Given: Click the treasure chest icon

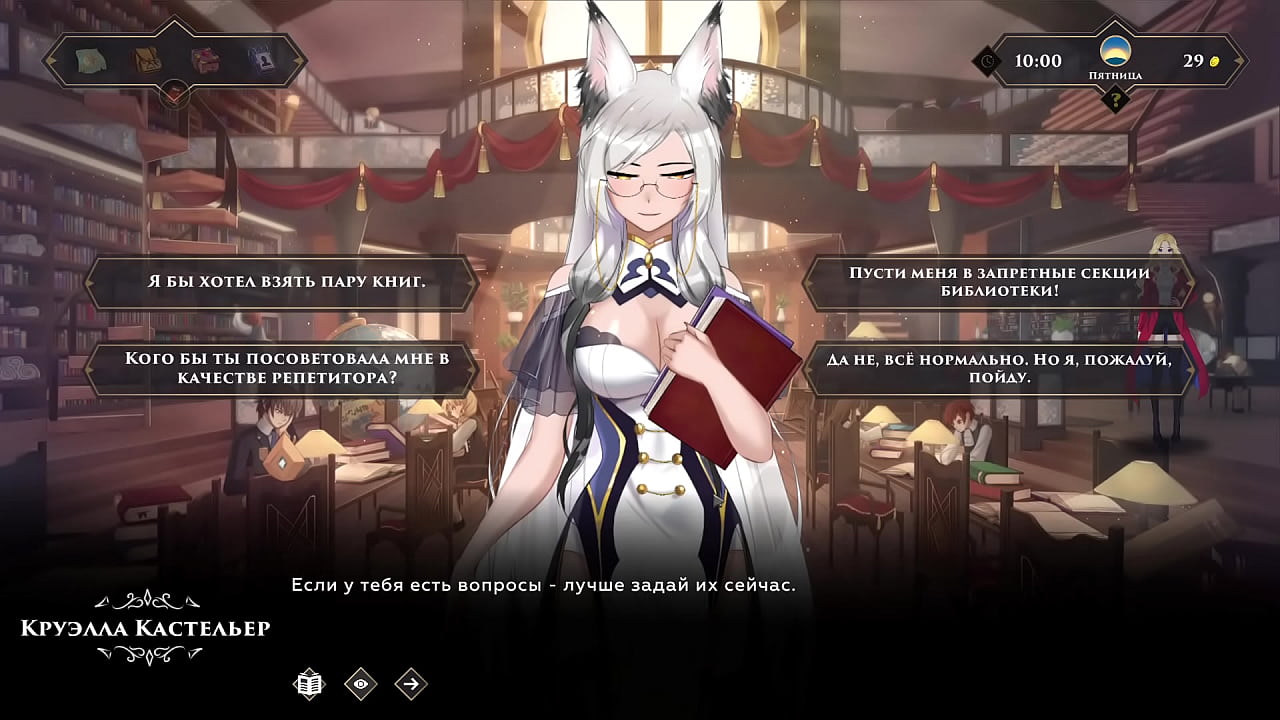Looking at the screenshot, I should (x=205, y=61).
